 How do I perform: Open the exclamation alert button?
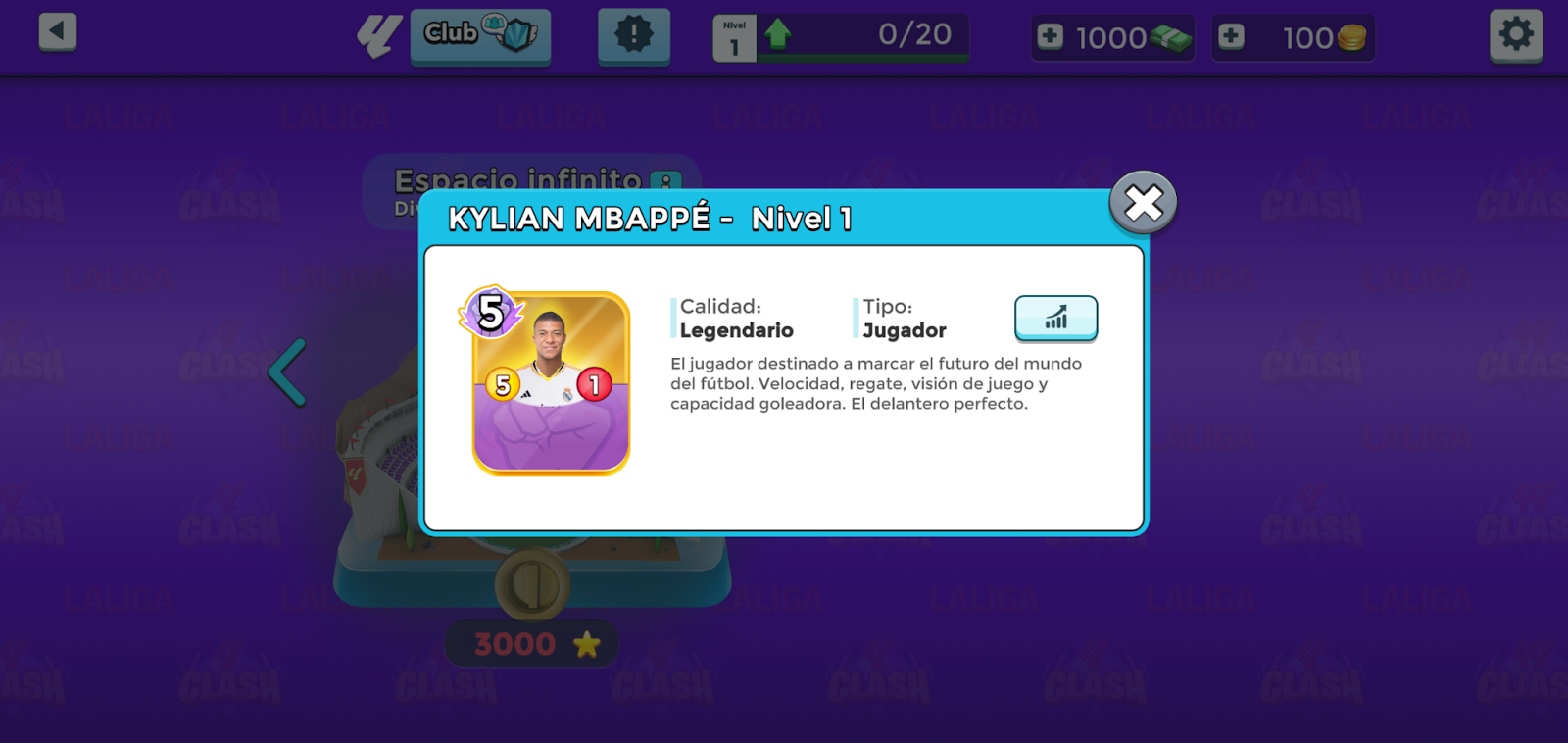coord(634,35)
